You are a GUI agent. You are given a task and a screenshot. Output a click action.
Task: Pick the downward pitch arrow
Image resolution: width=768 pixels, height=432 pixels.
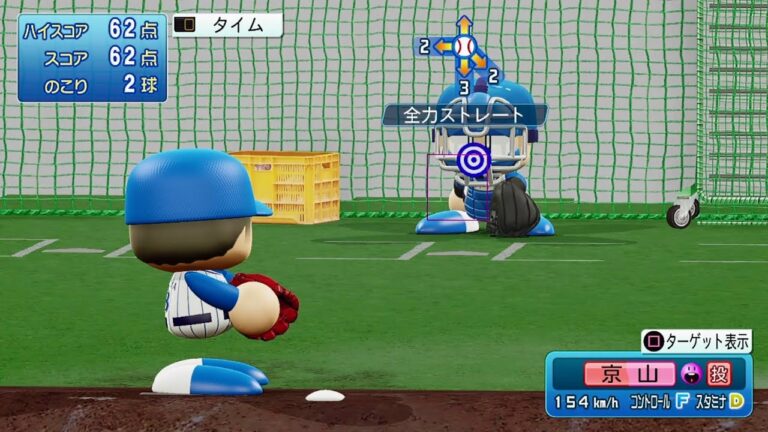(463, 68)
